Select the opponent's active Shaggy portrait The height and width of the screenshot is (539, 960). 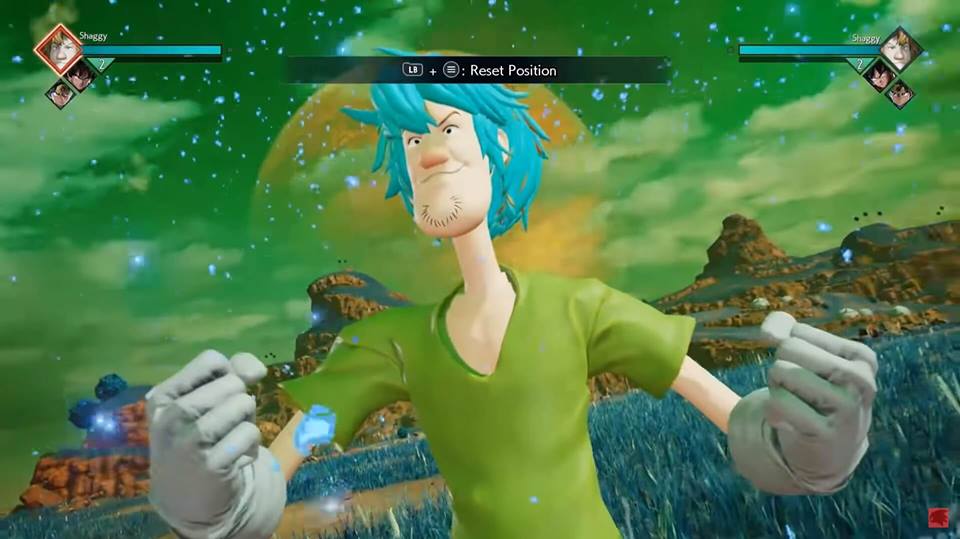click(900, 49)
